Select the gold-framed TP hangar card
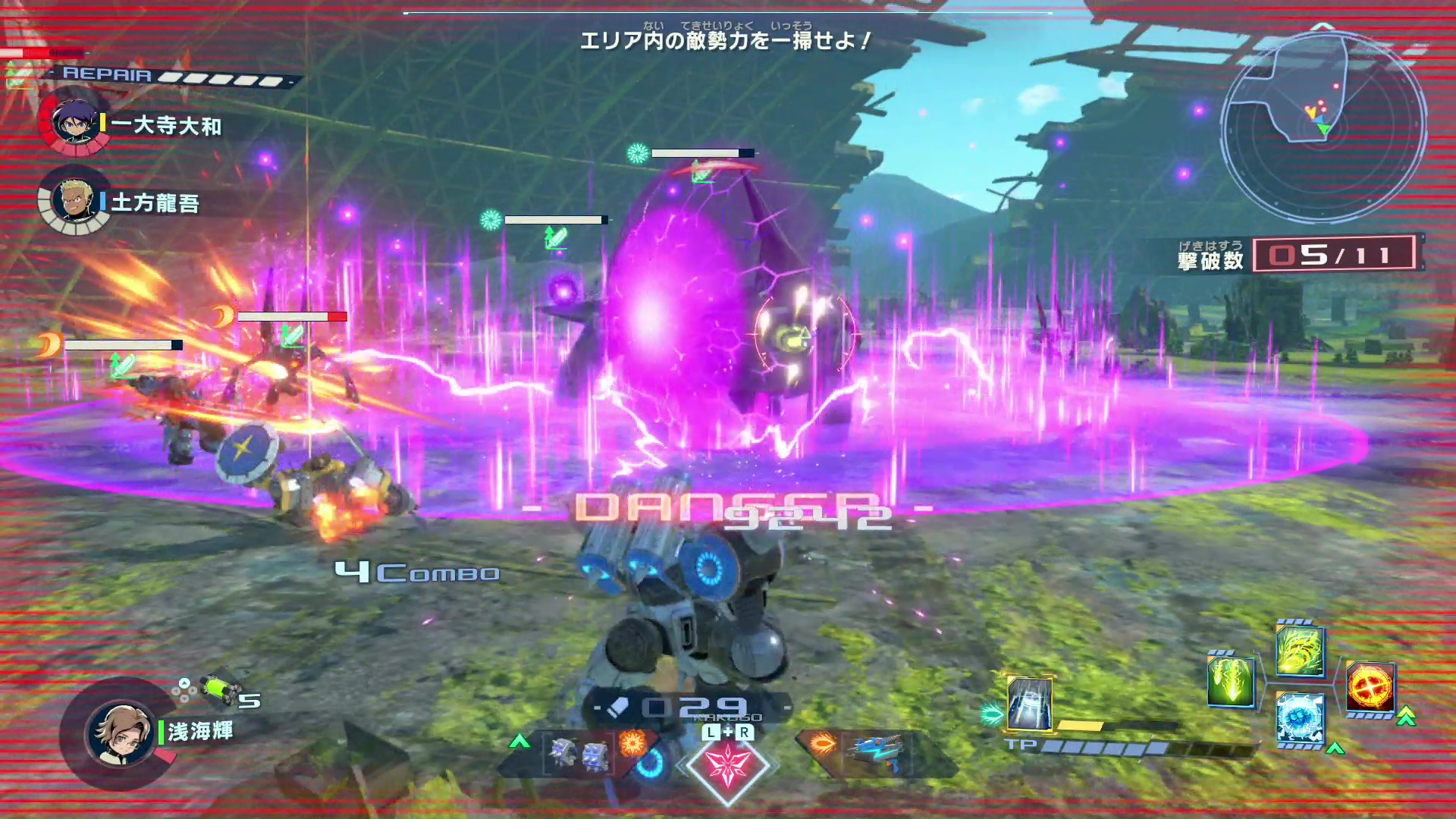 tap(1029, 703)
